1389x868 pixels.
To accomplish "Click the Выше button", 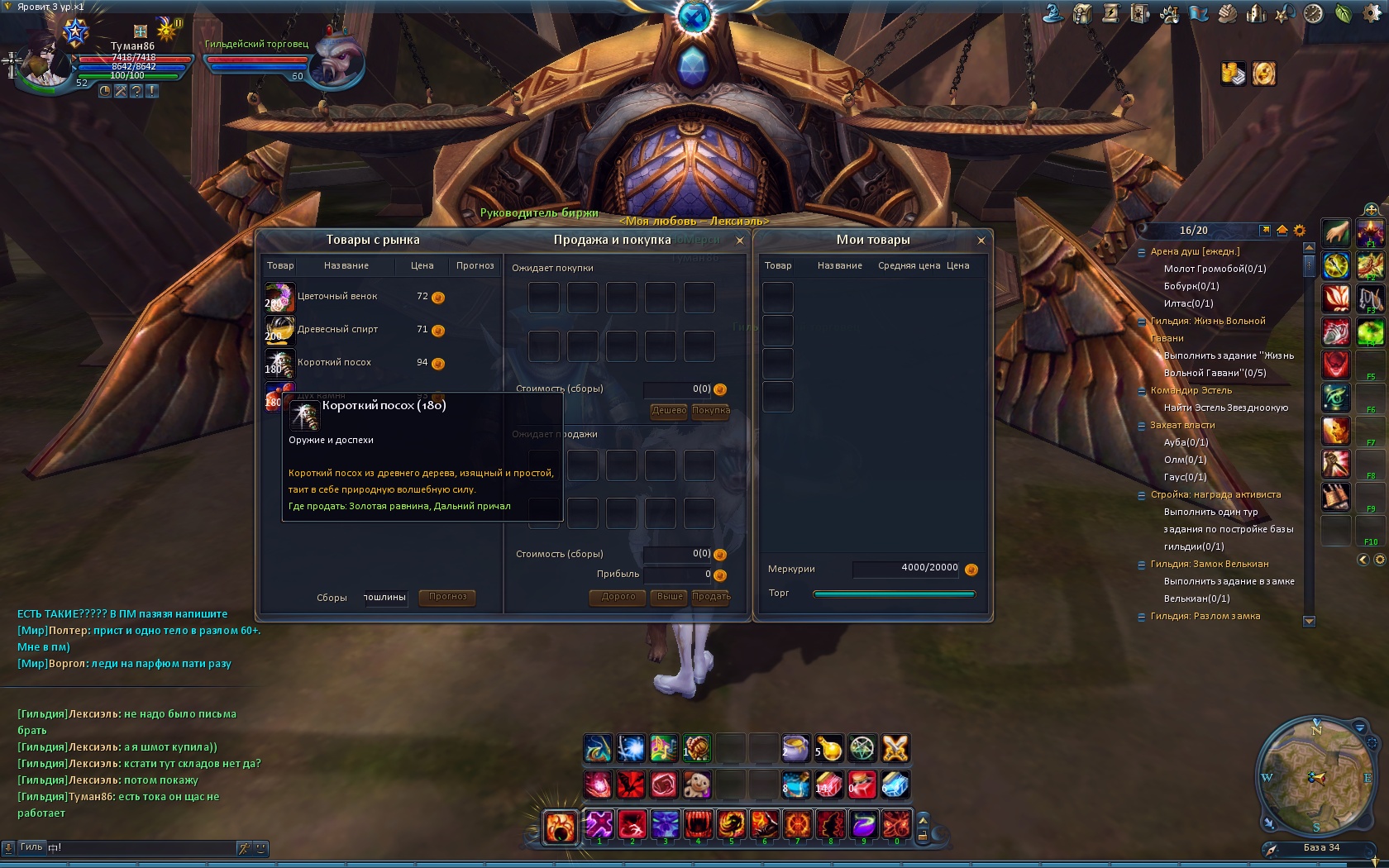I will click(x=670, y=597).
